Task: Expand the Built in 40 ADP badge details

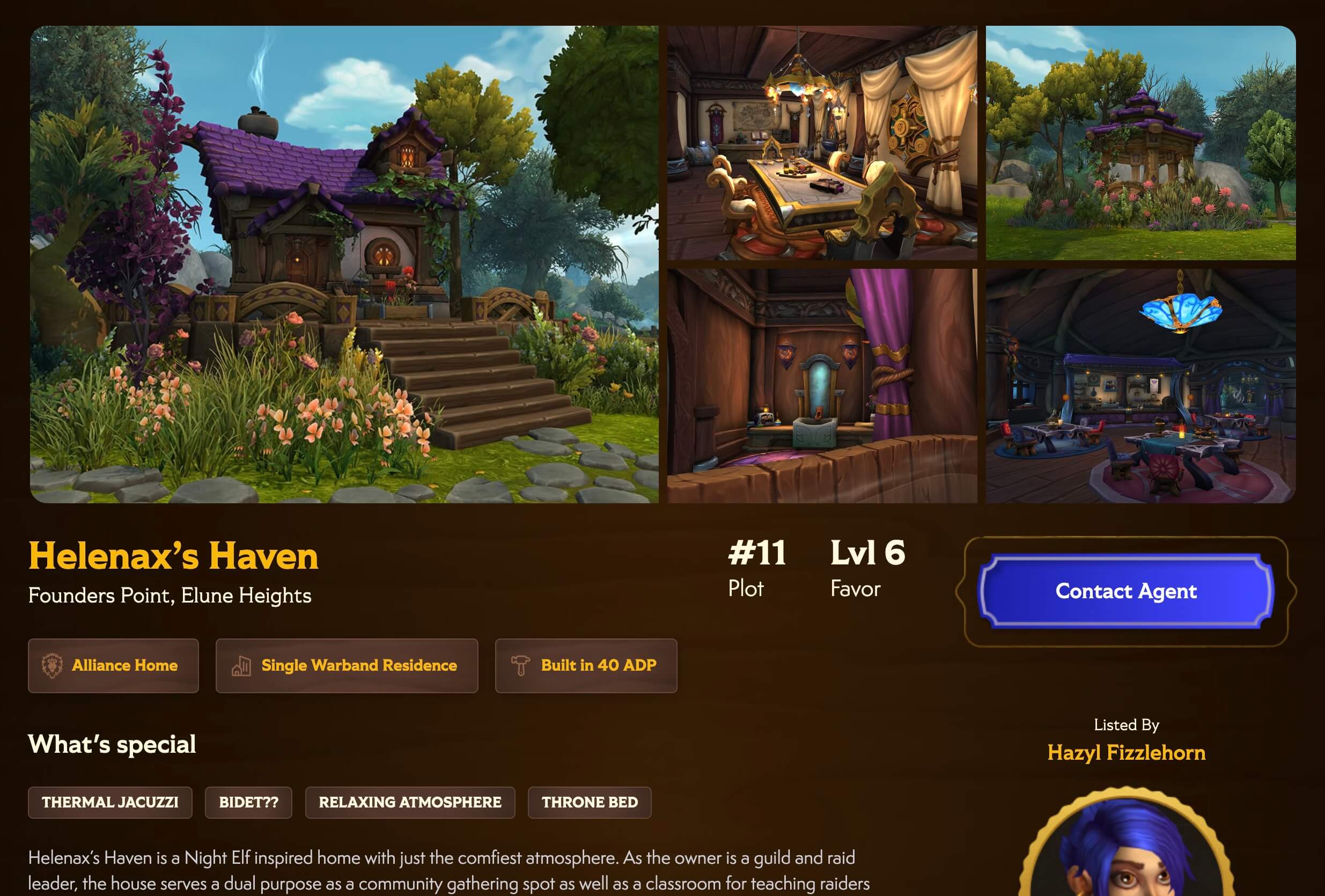Action: pyautogui.click(x=586, y=666)
